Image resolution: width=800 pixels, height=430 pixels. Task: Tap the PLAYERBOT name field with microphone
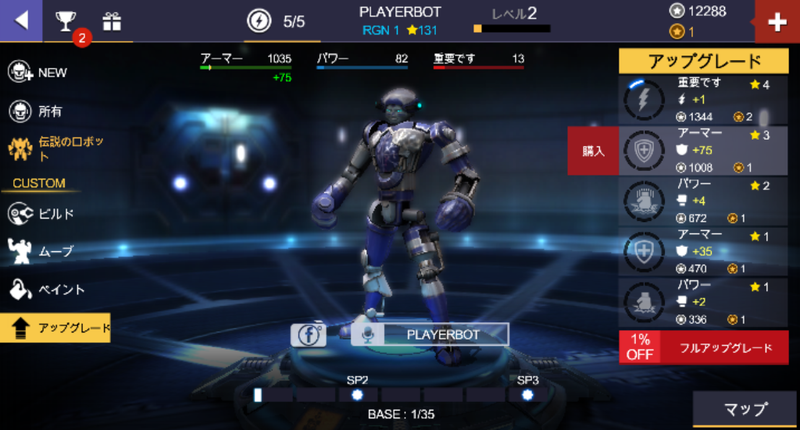coord(430,335)
